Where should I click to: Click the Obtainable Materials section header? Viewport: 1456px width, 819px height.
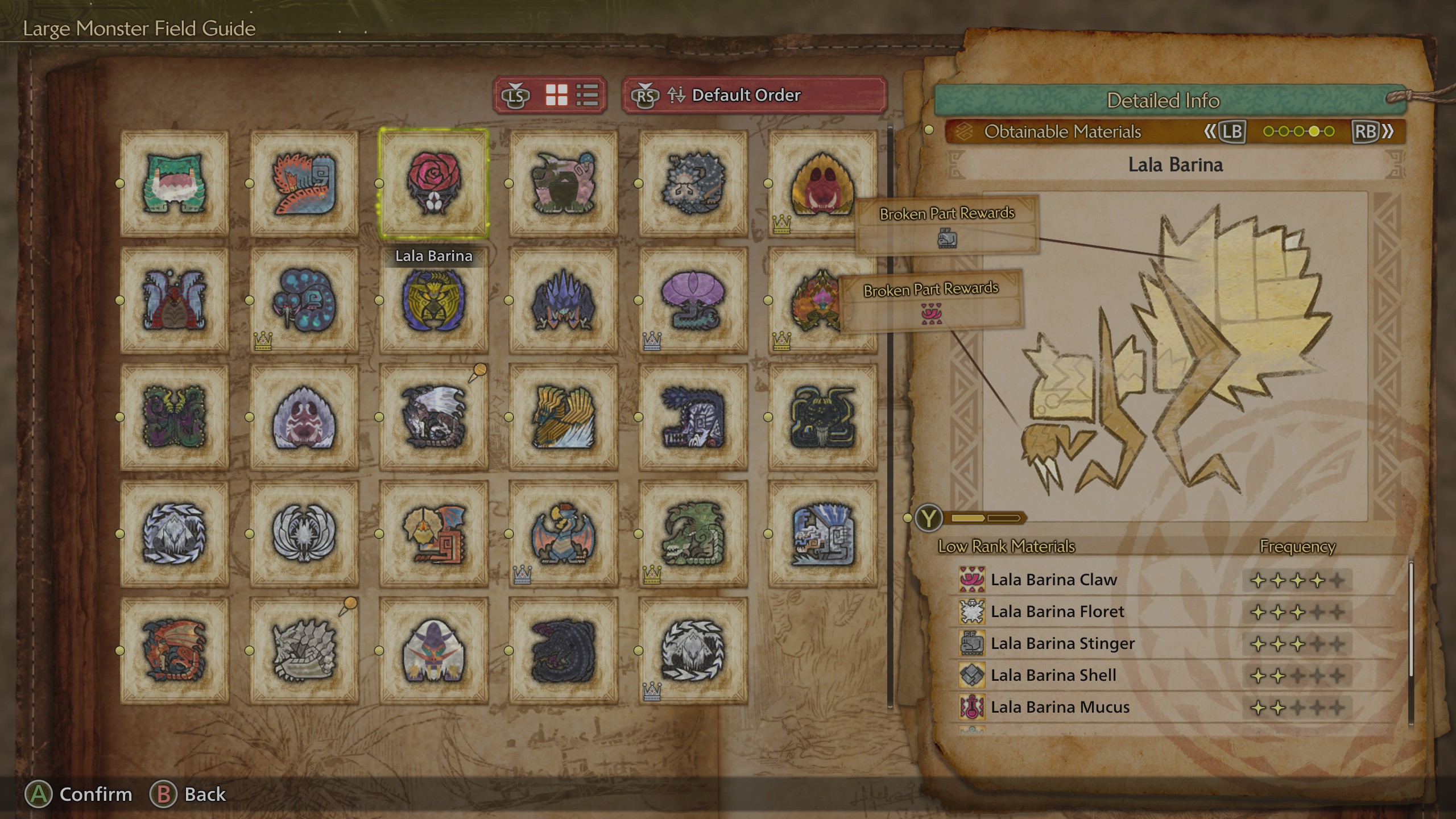coord(1062,131)
